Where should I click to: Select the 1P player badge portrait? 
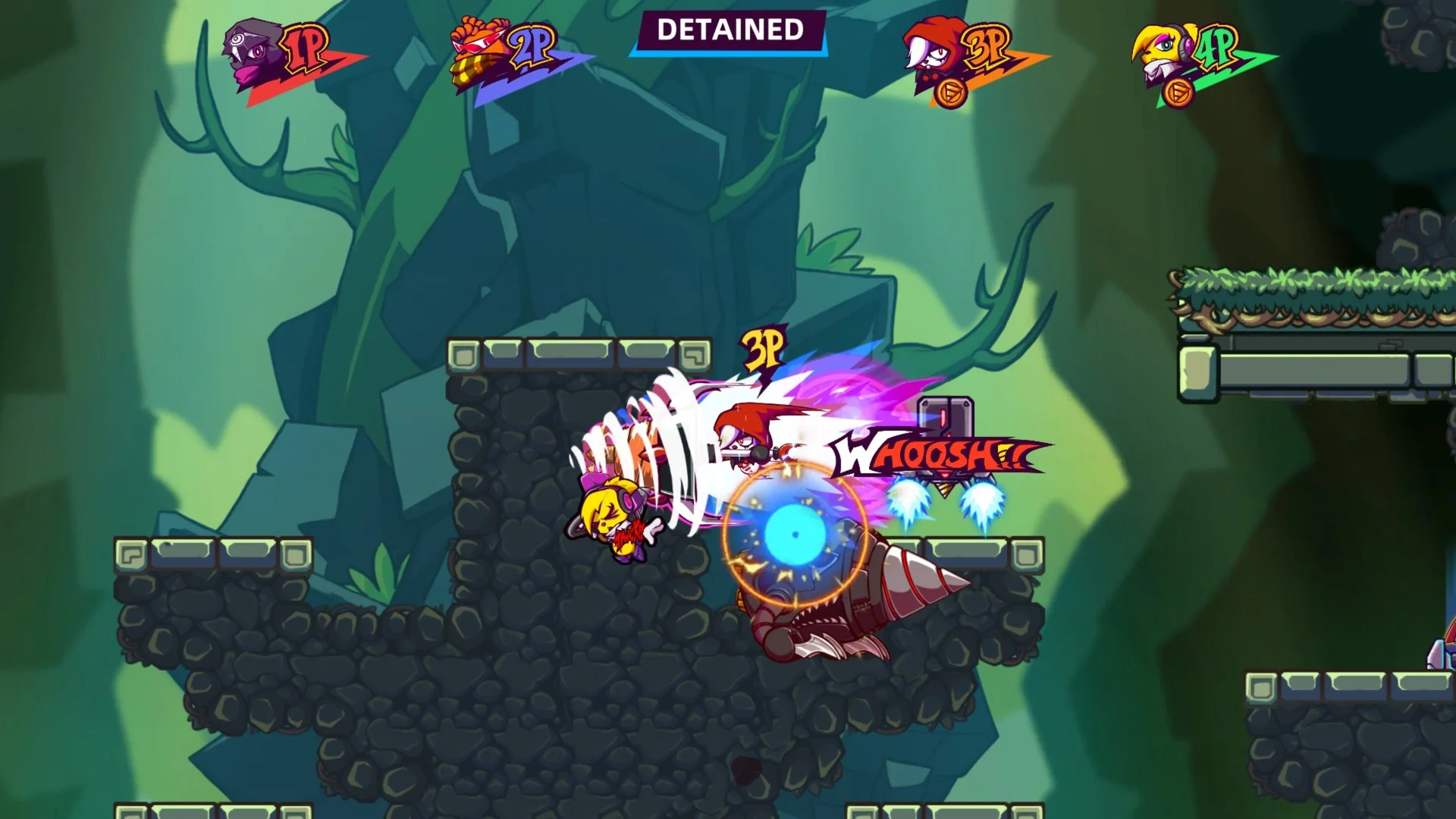[x=250, y=49]
